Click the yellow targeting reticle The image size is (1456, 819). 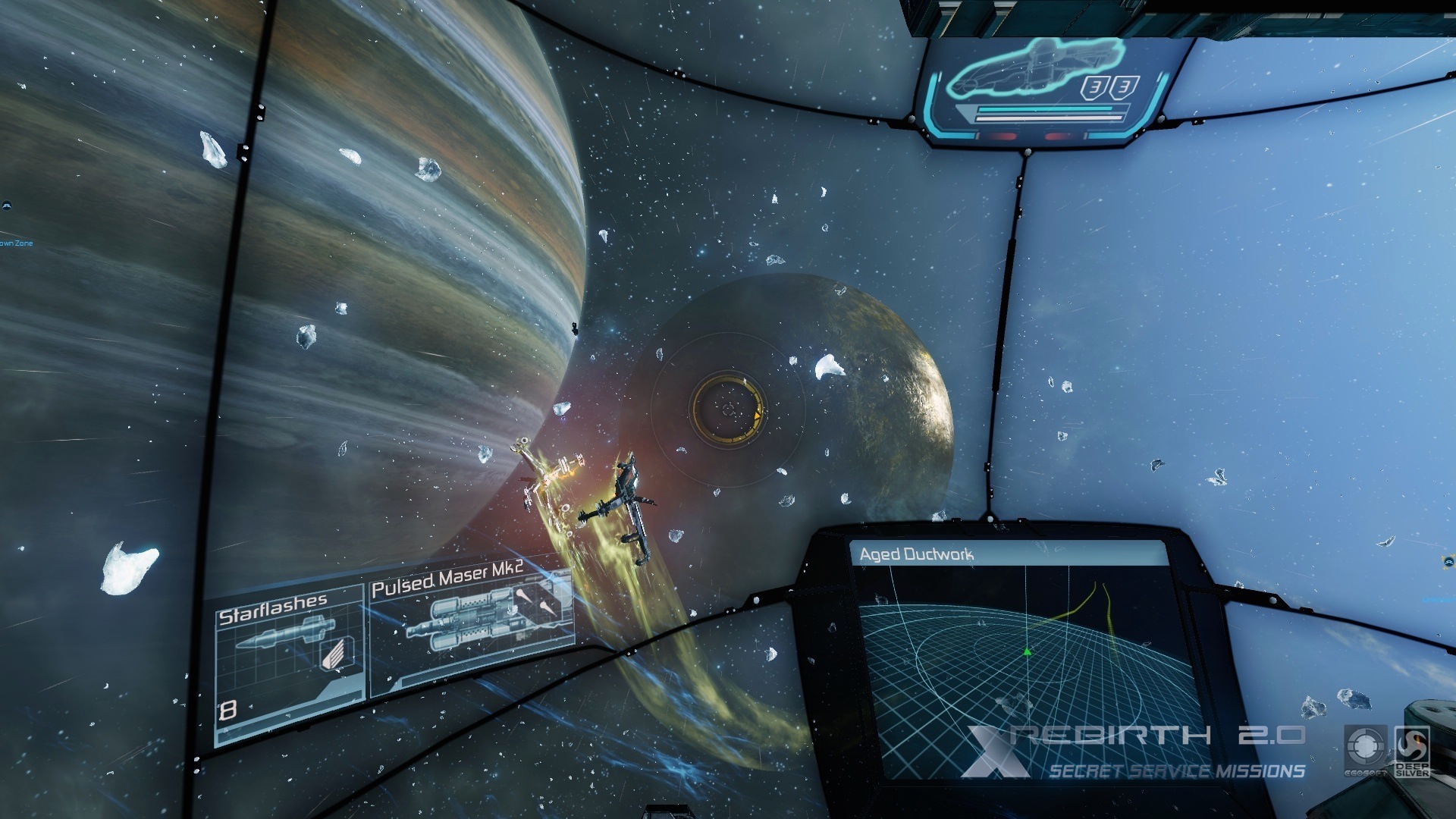728,409
